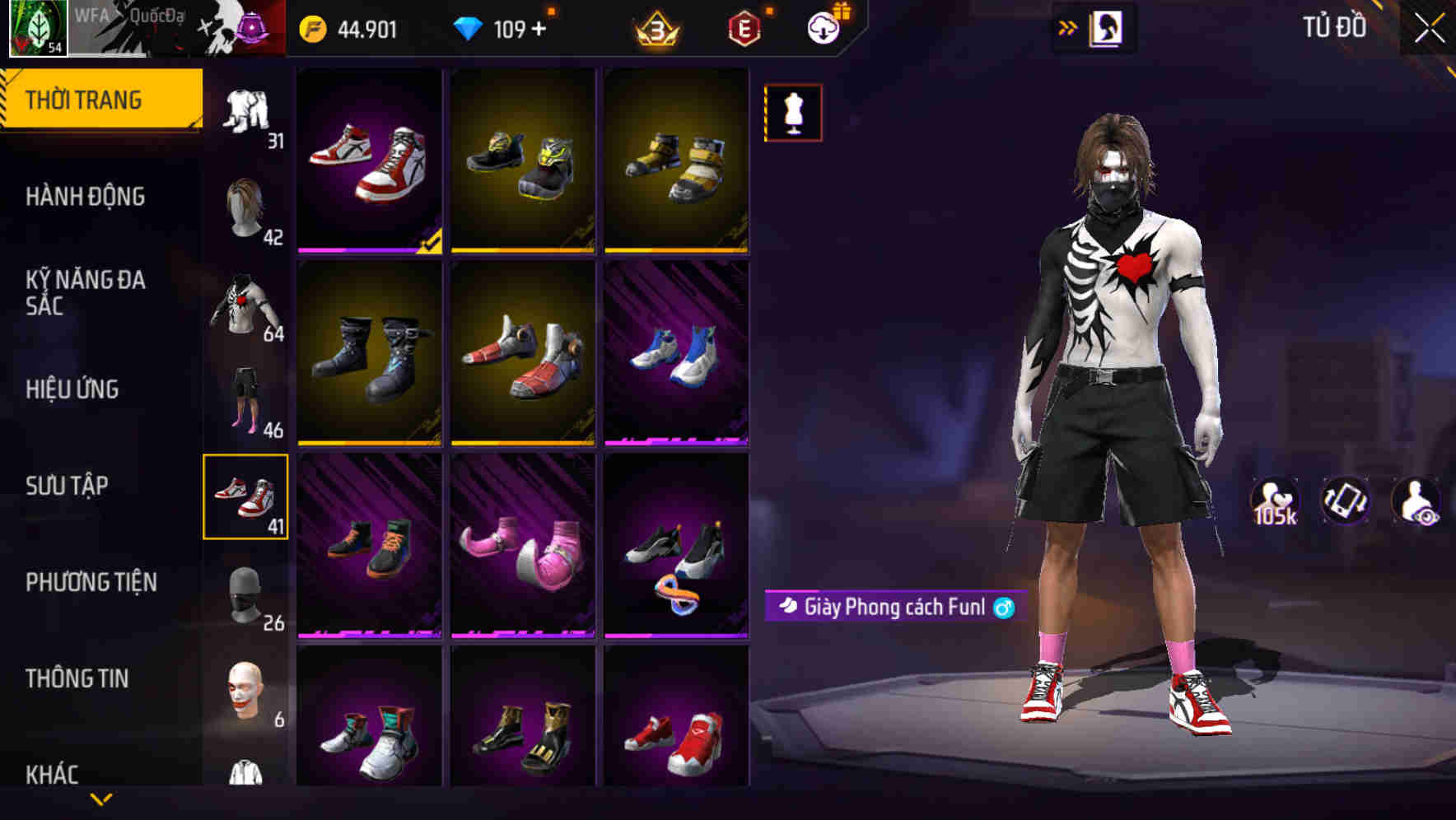
Task: Open the SƯU TẬP menu section
Action: point(69,486)
